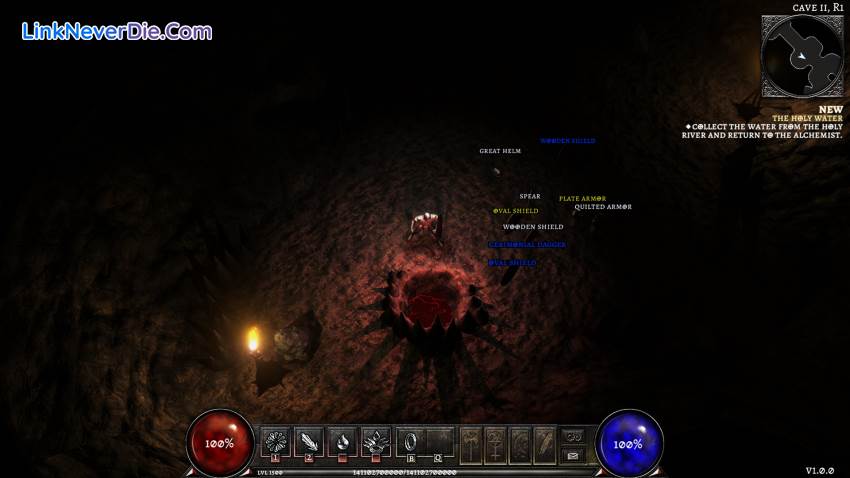This screenshot has height=478, width=850.
Task: Open the axe icon menu button
Action: tap(469, 441)
